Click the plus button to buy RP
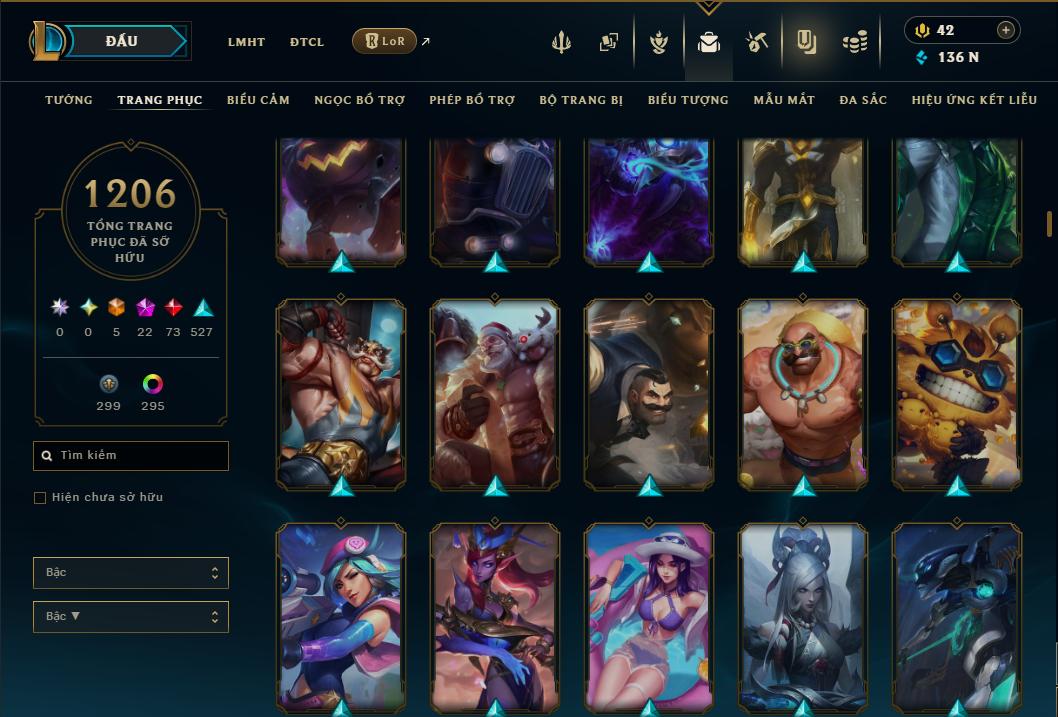 1005,30
